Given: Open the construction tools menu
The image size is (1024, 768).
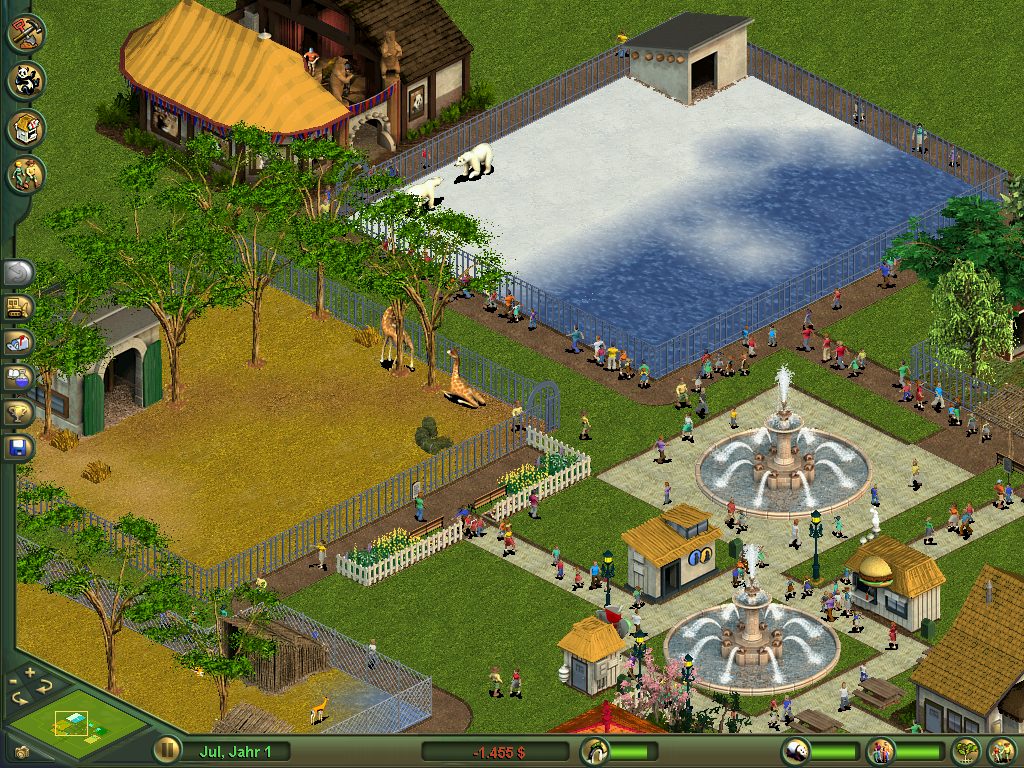Looking at the screenshot, I should tap(26, 32).
